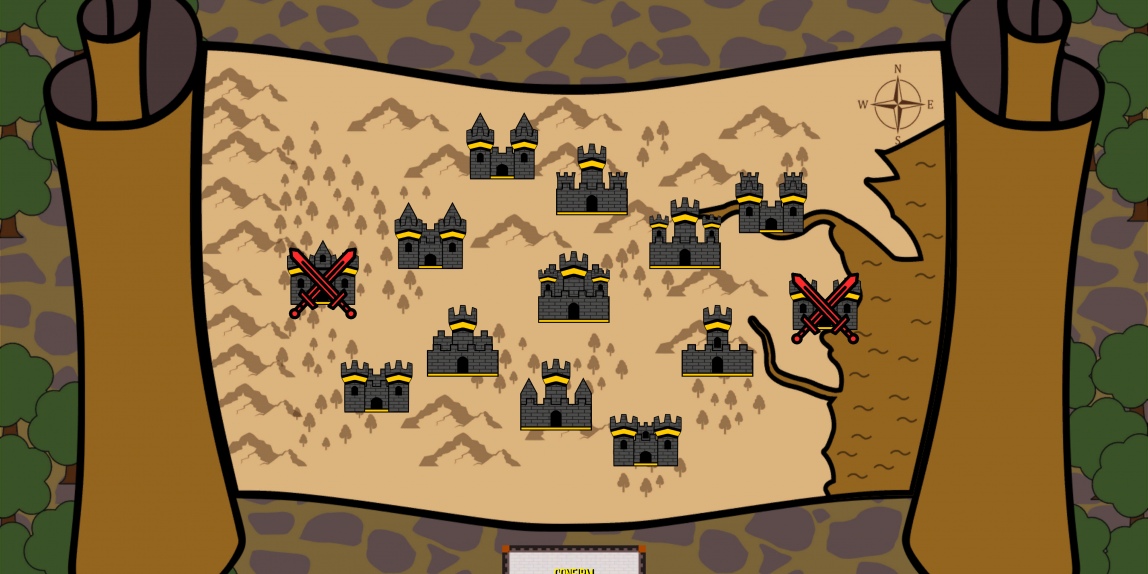Select the crossed-swords castle by the sea

(825, 307)
